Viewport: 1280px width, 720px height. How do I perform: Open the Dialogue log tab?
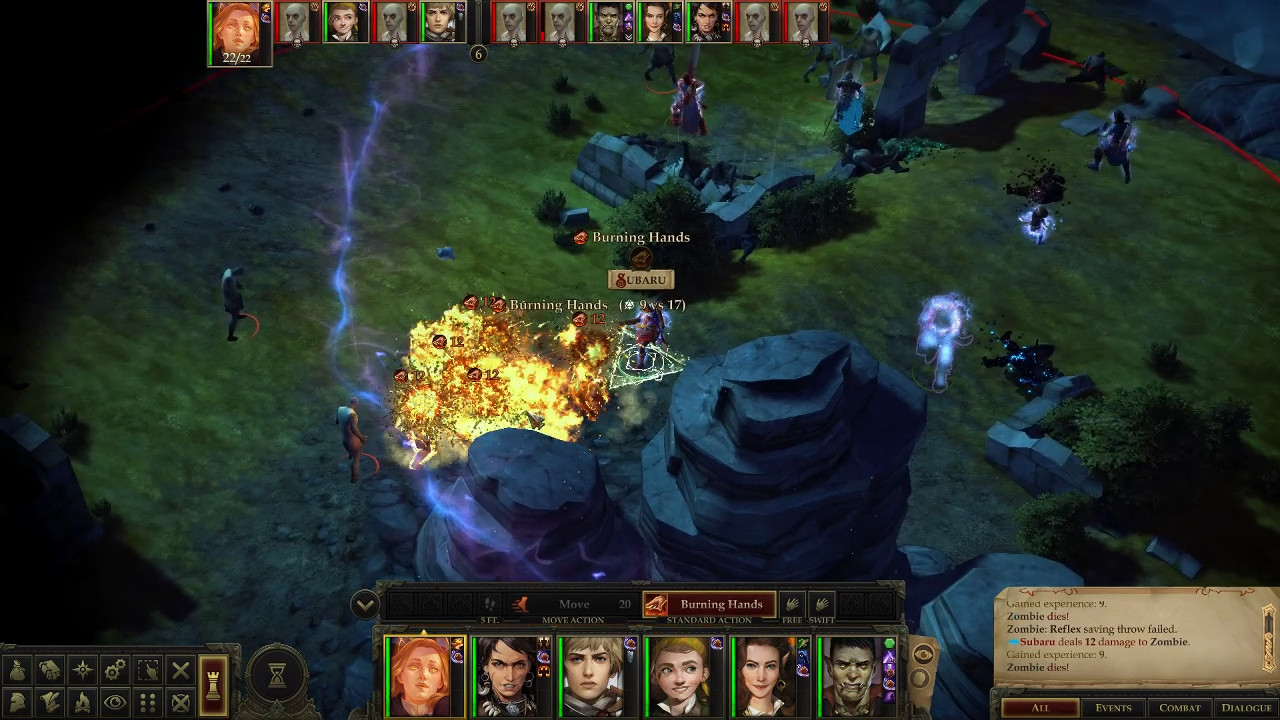pyautogui.click(x=1246, y=708)
